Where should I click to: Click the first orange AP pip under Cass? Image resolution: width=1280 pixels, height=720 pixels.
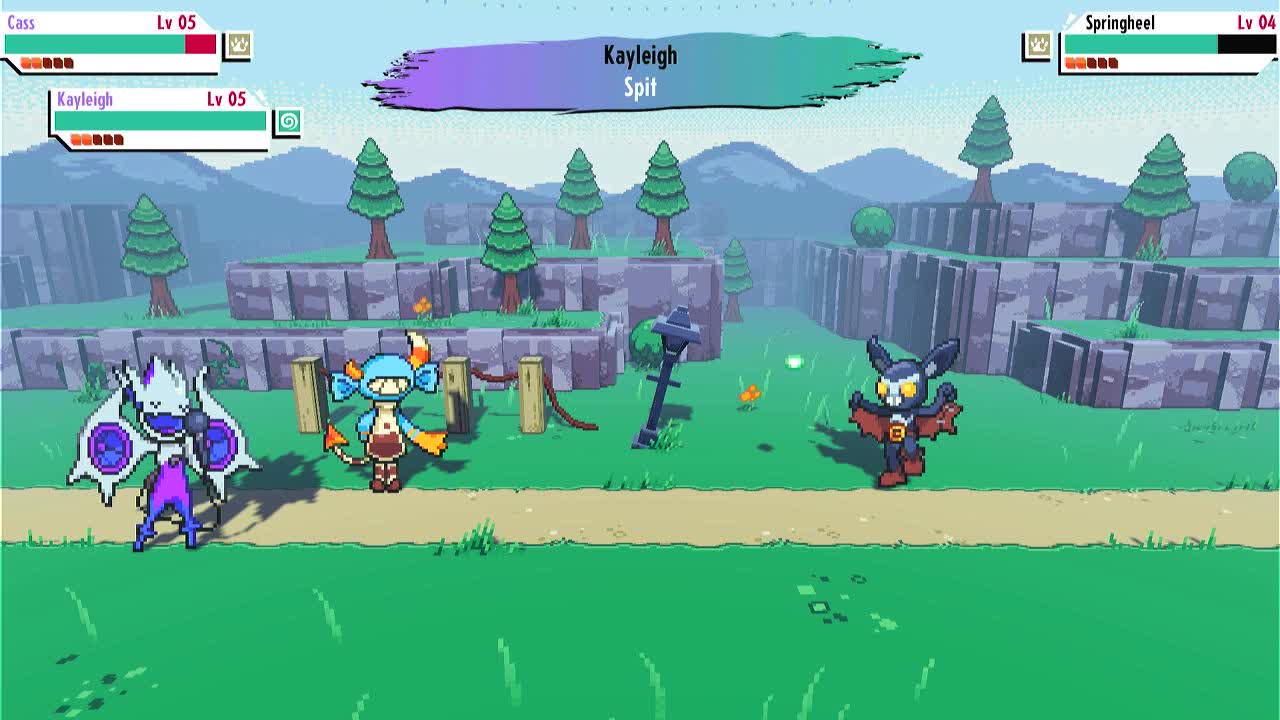pyautogui.click(x=24, y=62)
